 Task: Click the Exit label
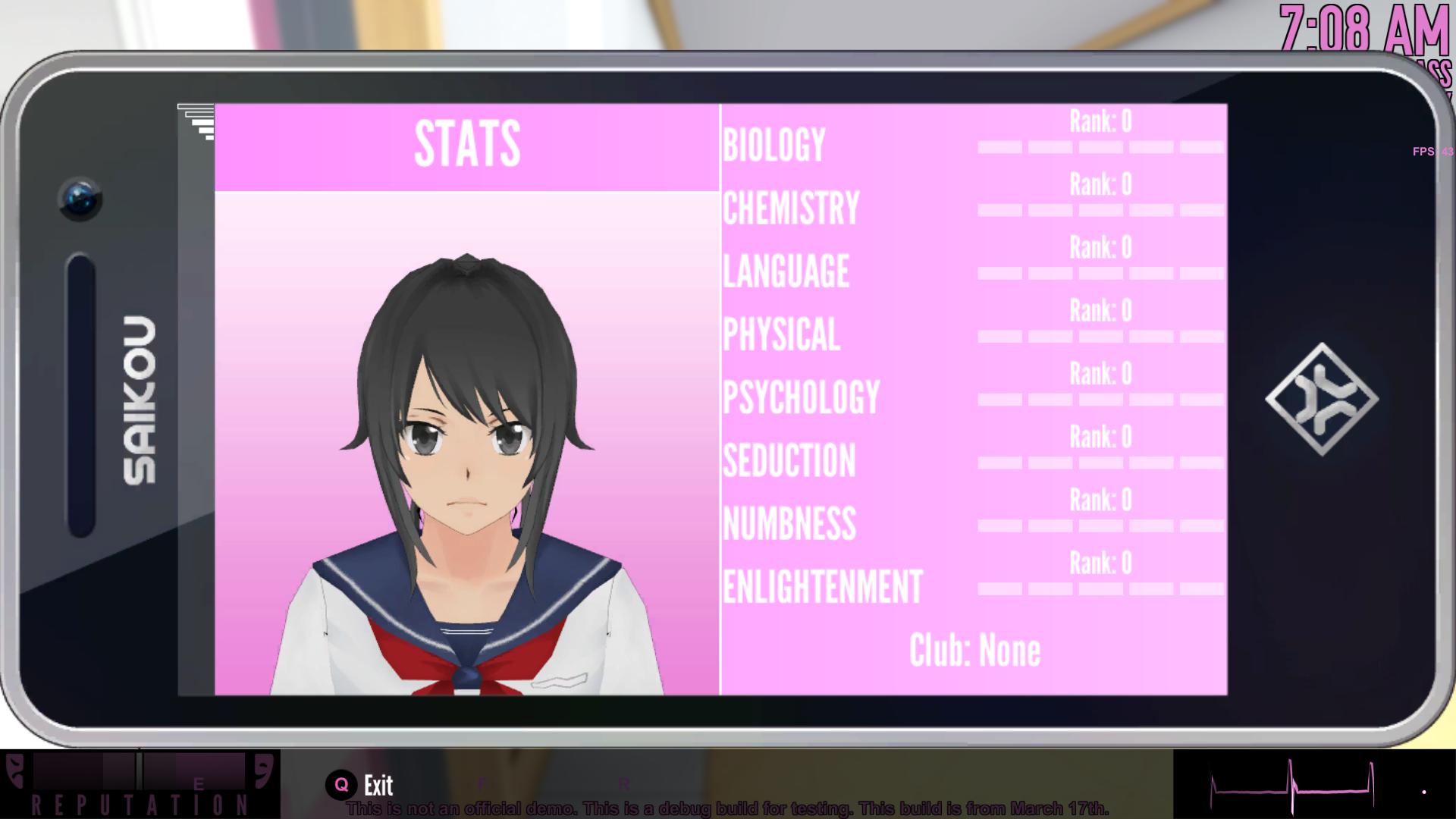pyautogui.click(x=378, y=785)
